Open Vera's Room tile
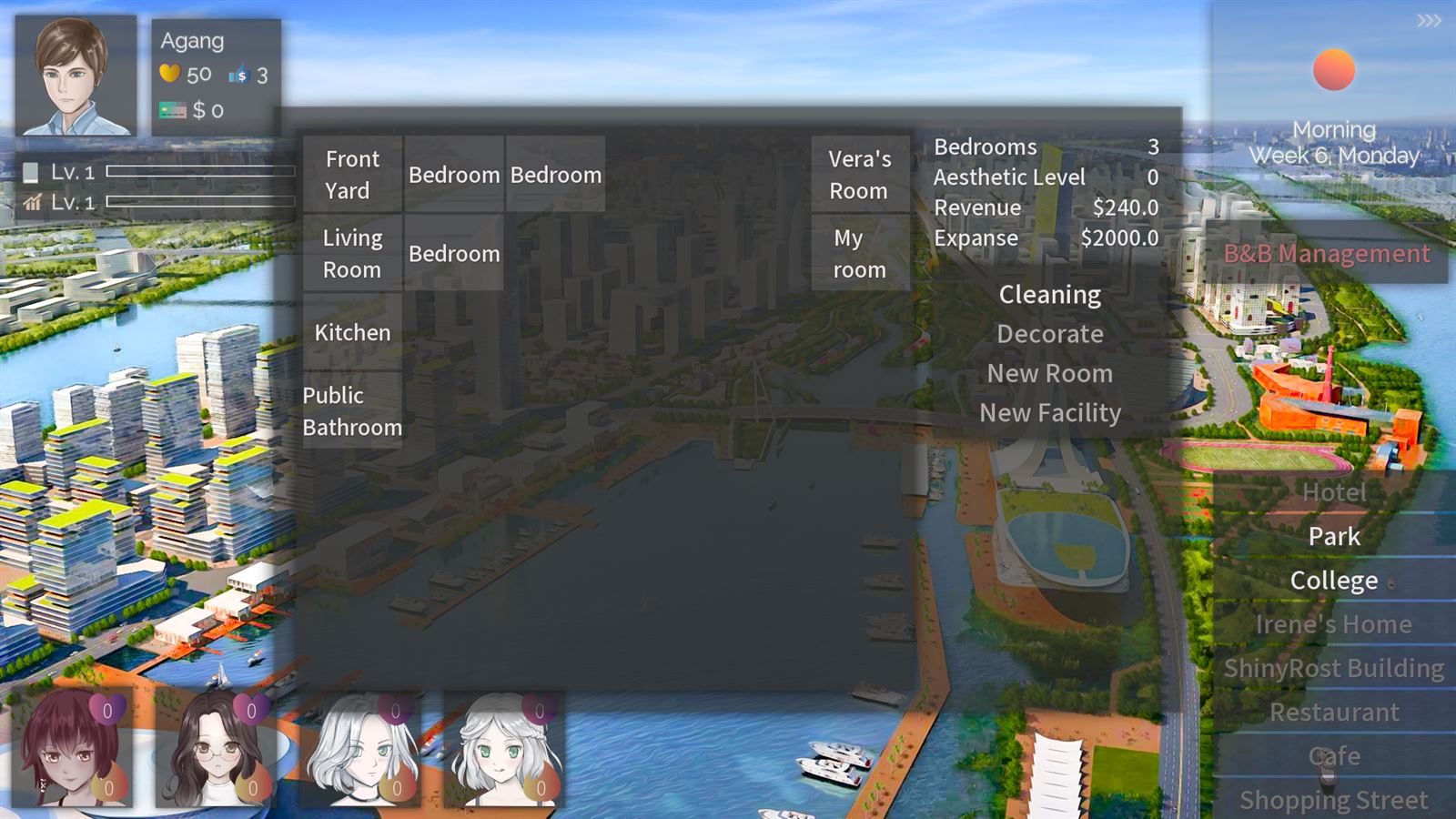 pyautogui.click(x=859, y=174)
